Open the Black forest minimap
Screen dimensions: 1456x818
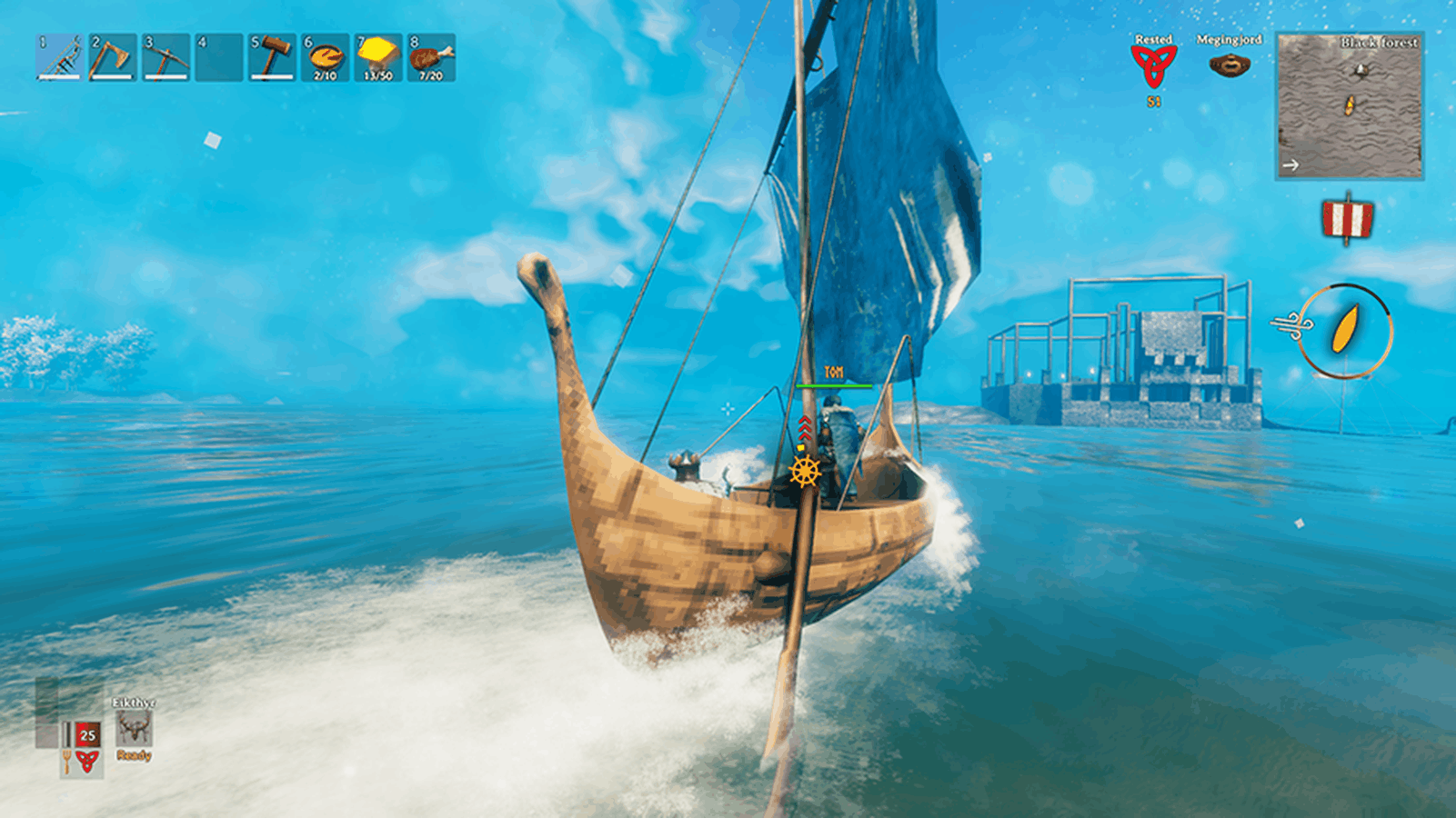pyautogui.click(x=1350, y=105)
